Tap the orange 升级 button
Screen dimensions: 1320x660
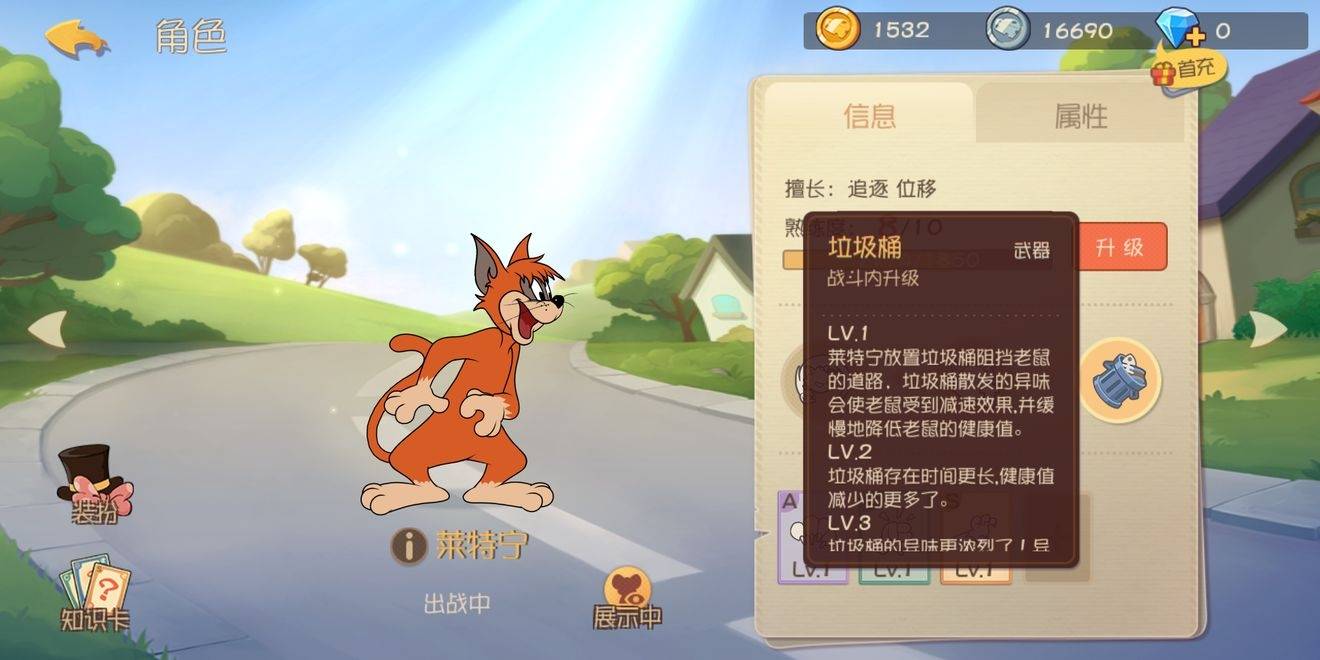point(1120,247)
